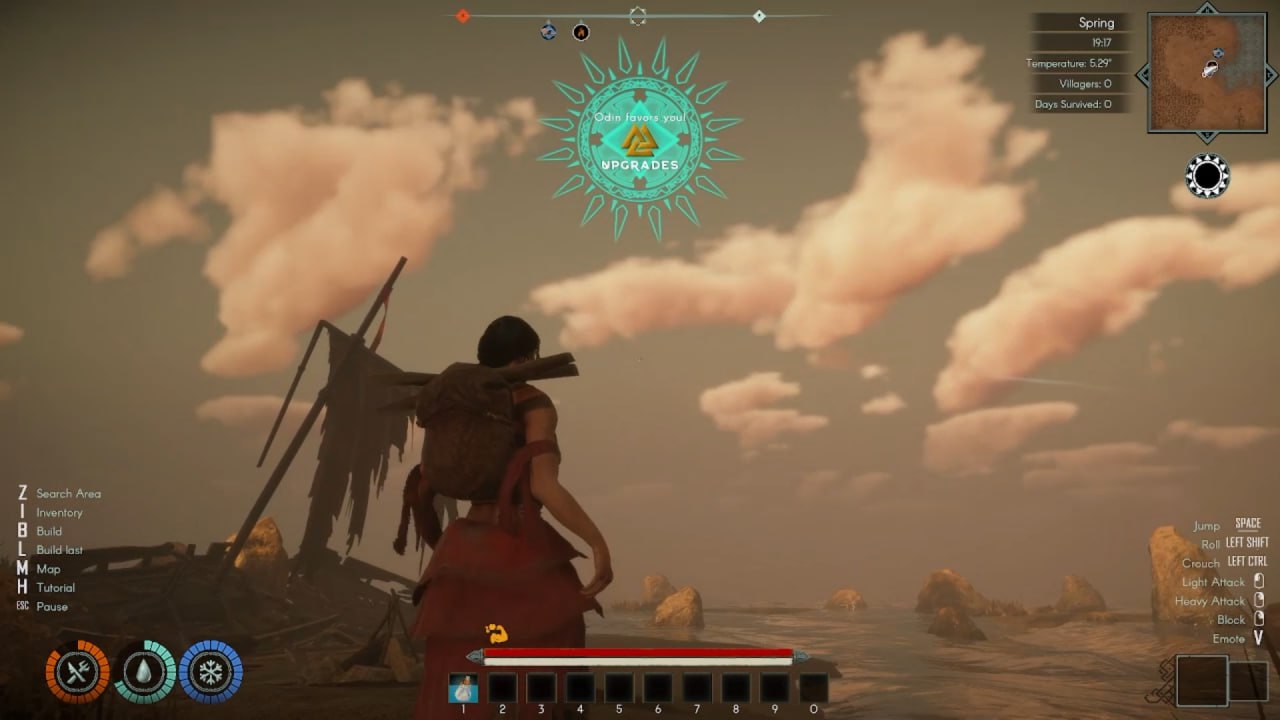Open the Tutorial from the shortcut list
Viewport: 1280px width, 720px height.
pyautogui.click(x=55, y=588)
